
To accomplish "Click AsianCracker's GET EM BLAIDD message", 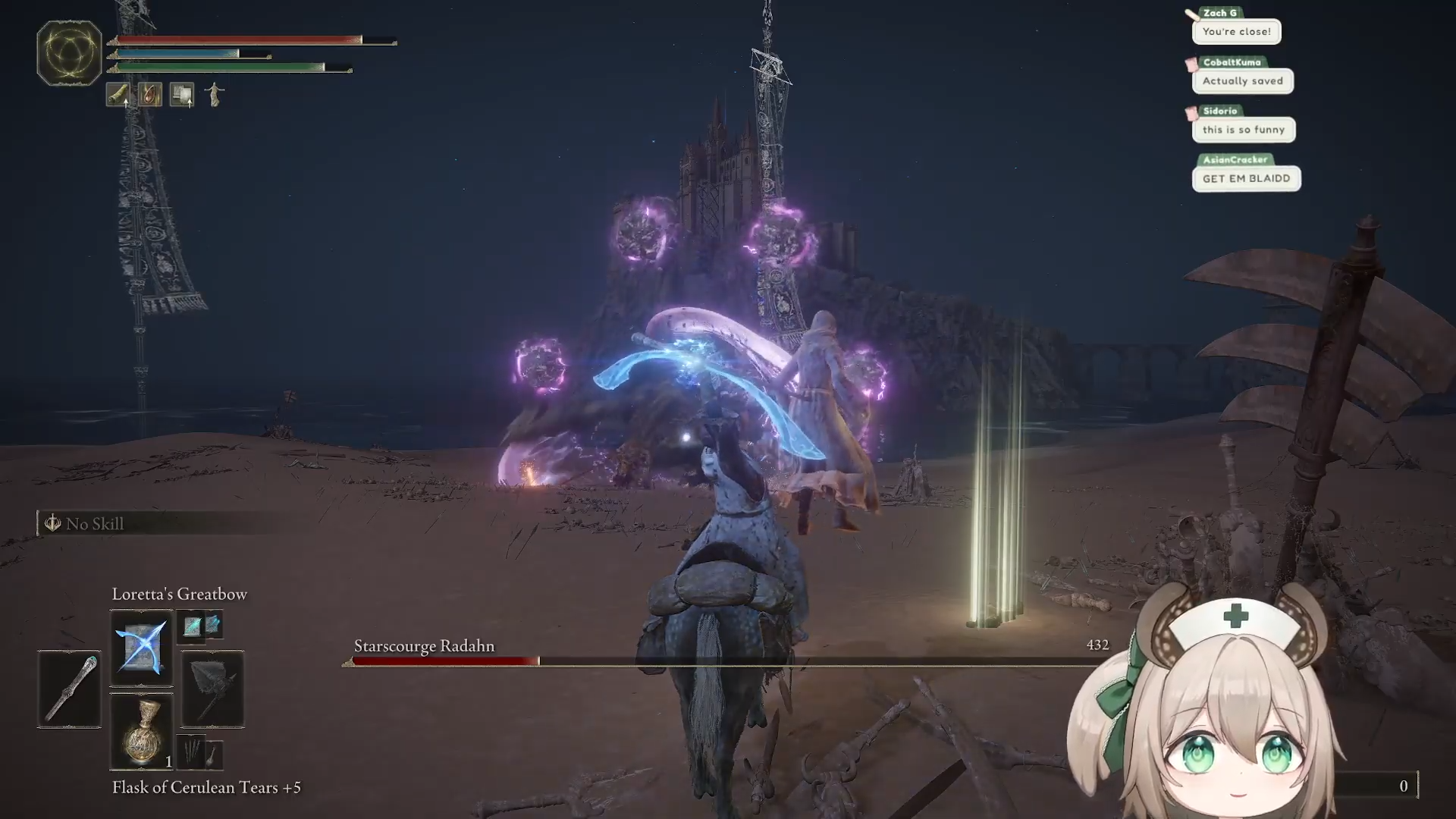I will (1246, 179).
